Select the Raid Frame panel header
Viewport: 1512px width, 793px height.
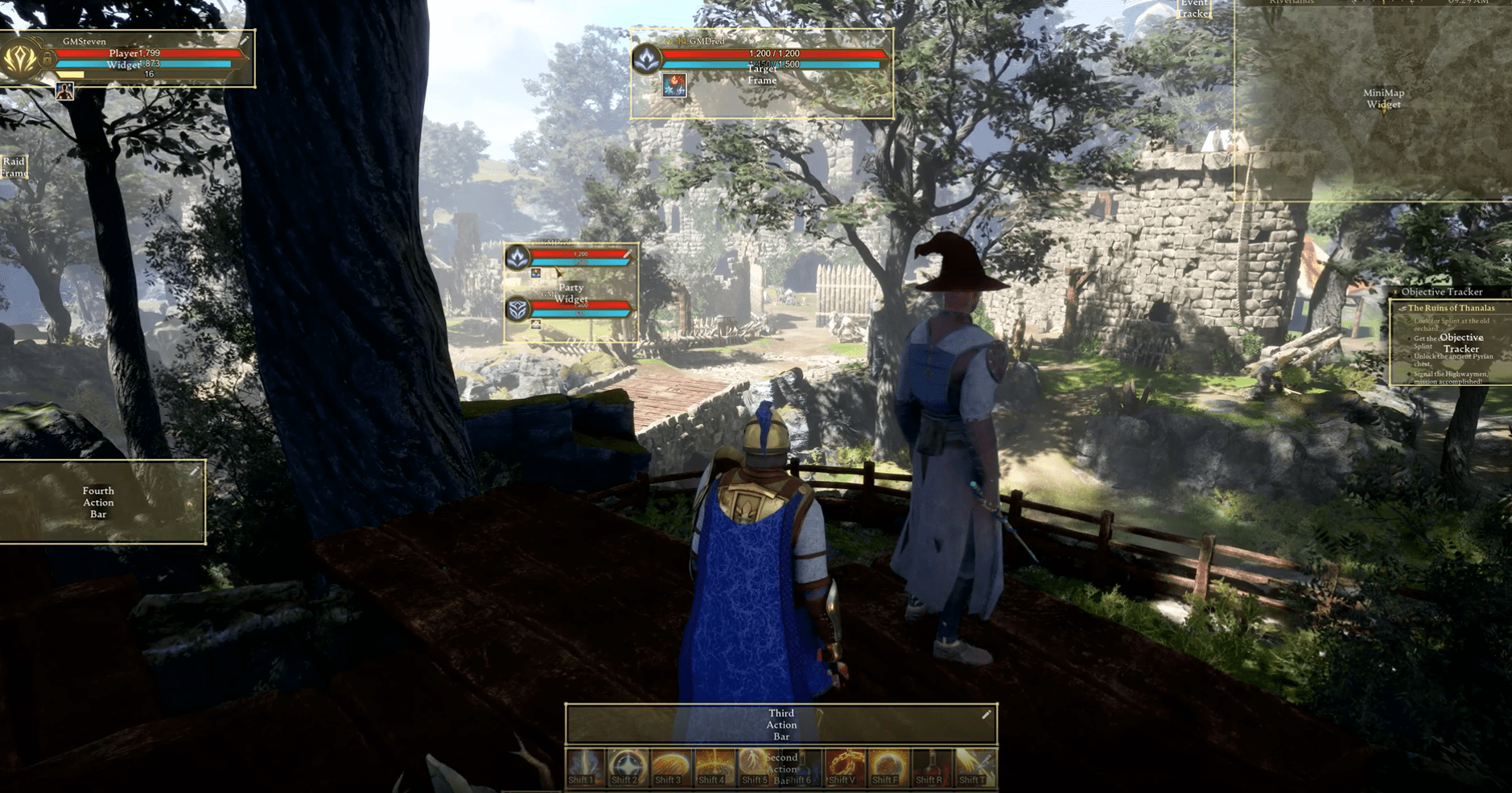click(14, 167)
